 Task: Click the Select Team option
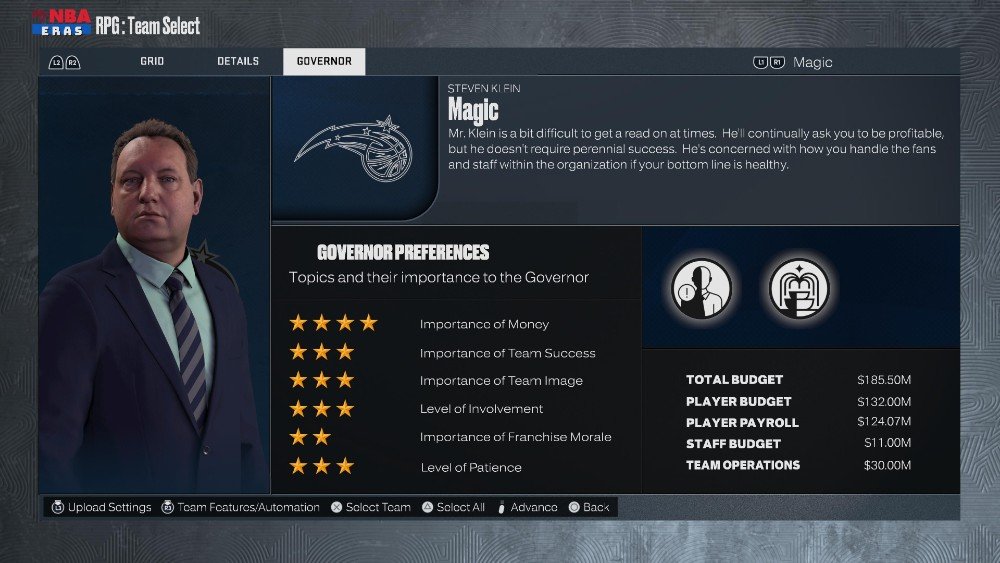point(371,507)
